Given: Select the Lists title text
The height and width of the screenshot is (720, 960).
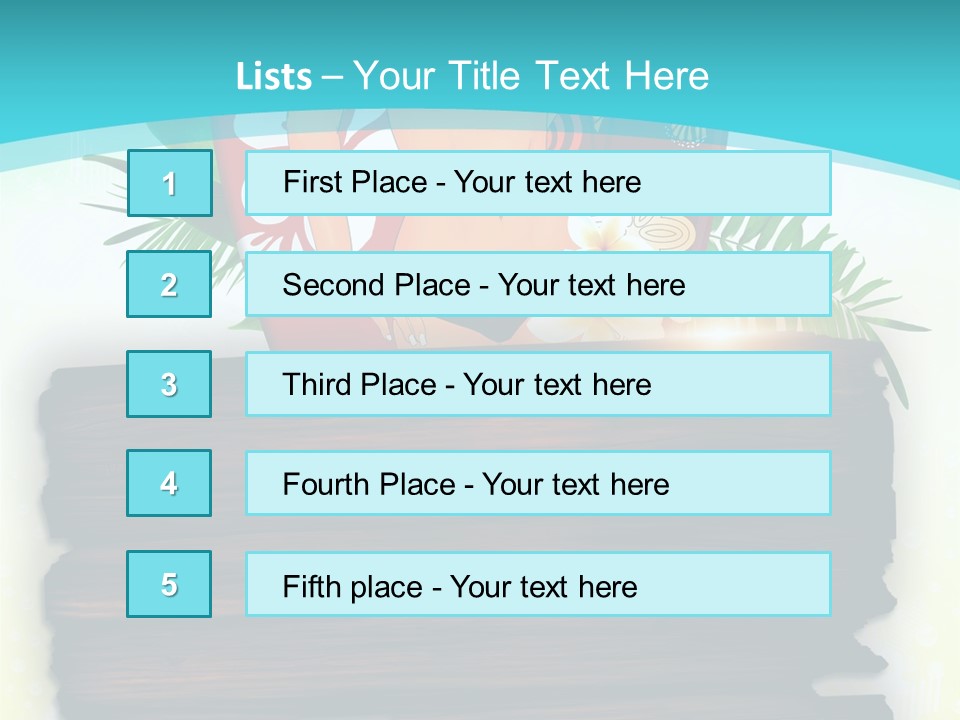Looking at the screenshot, I should pyautogui.click(x=472, y=76).
